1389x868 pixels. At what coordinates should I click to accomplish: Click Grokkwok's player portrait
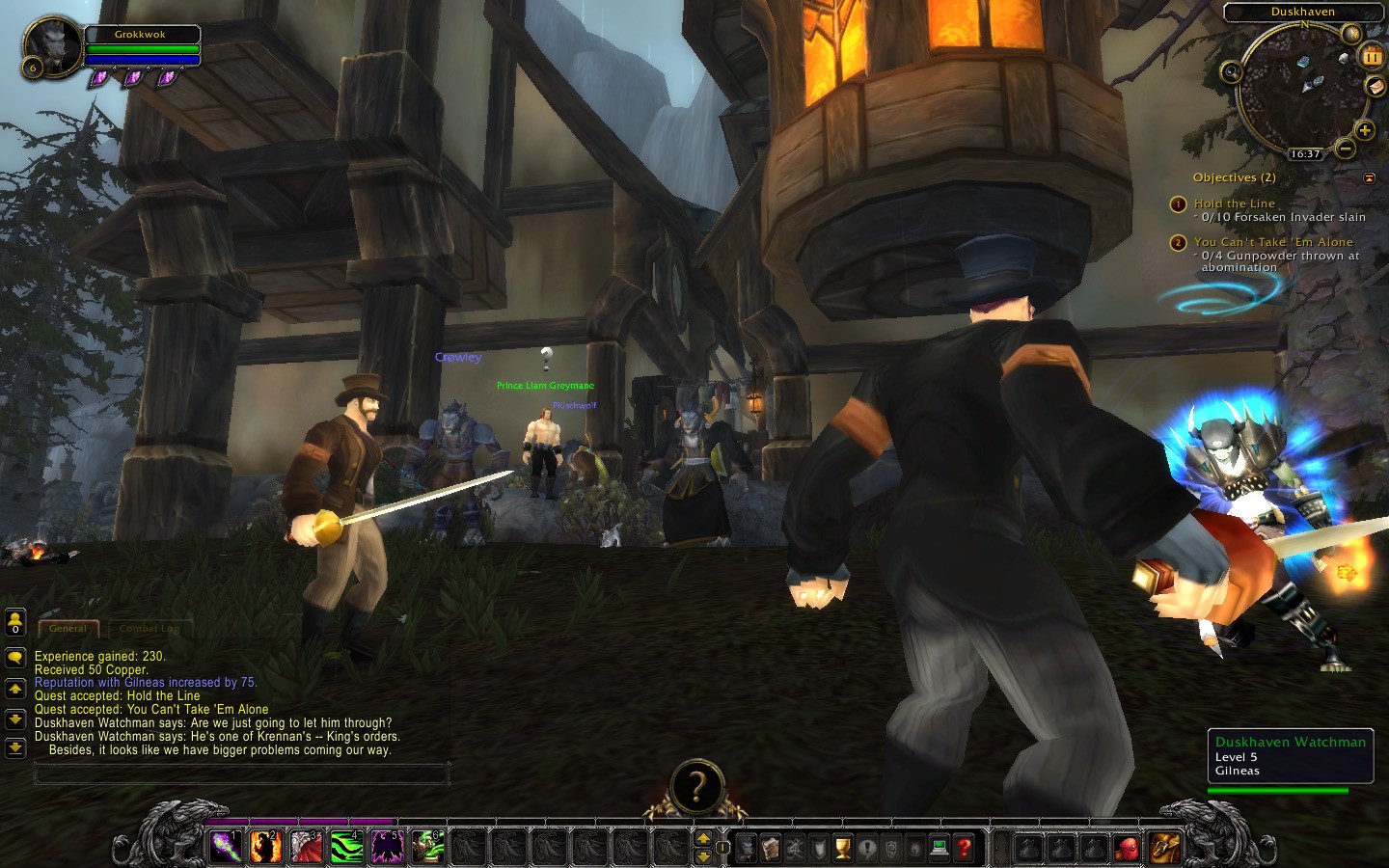[x=51, y=46]
